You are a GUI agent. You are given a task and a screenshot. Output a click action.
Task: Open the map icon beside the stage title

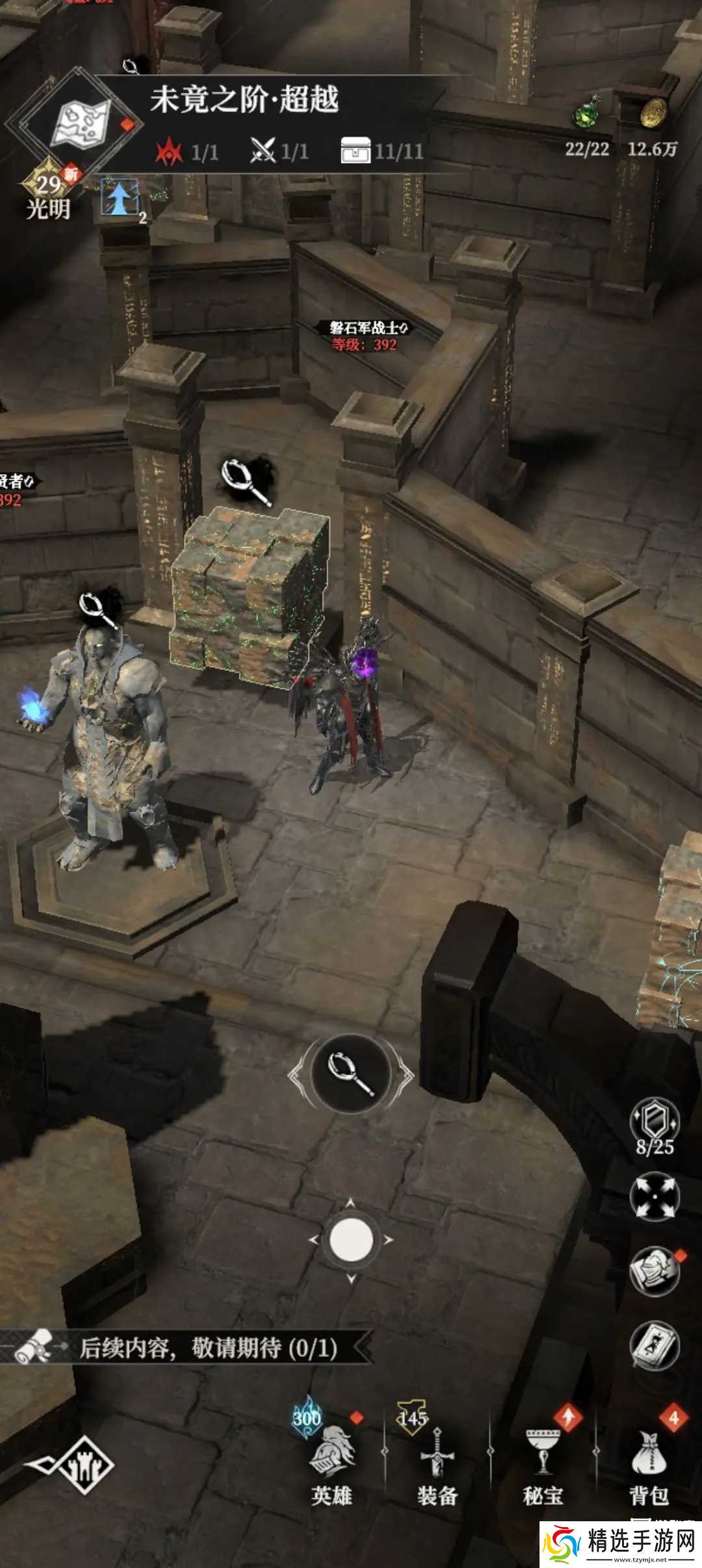81,121
